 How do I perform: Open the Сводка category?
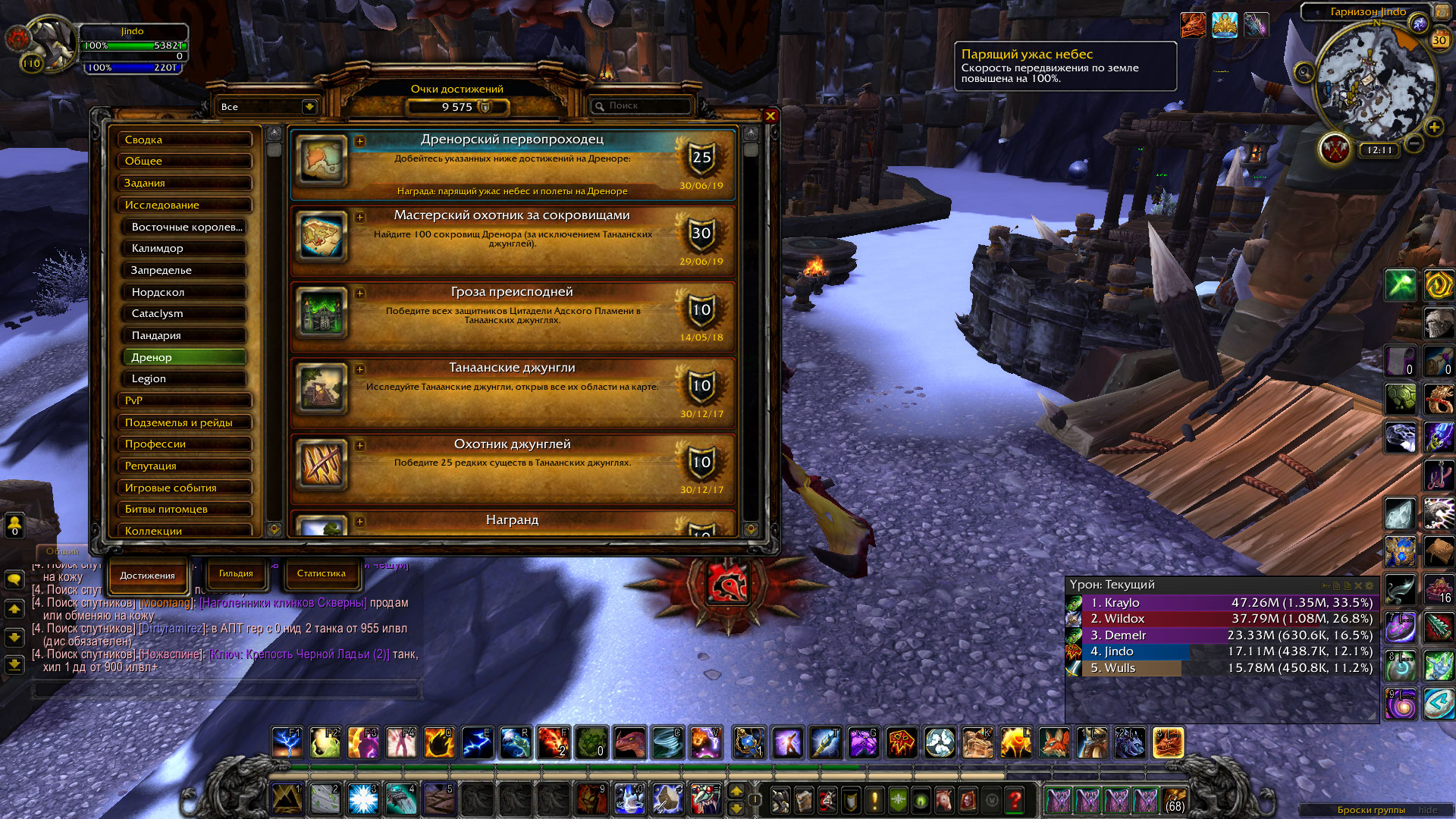pos(184,140)
